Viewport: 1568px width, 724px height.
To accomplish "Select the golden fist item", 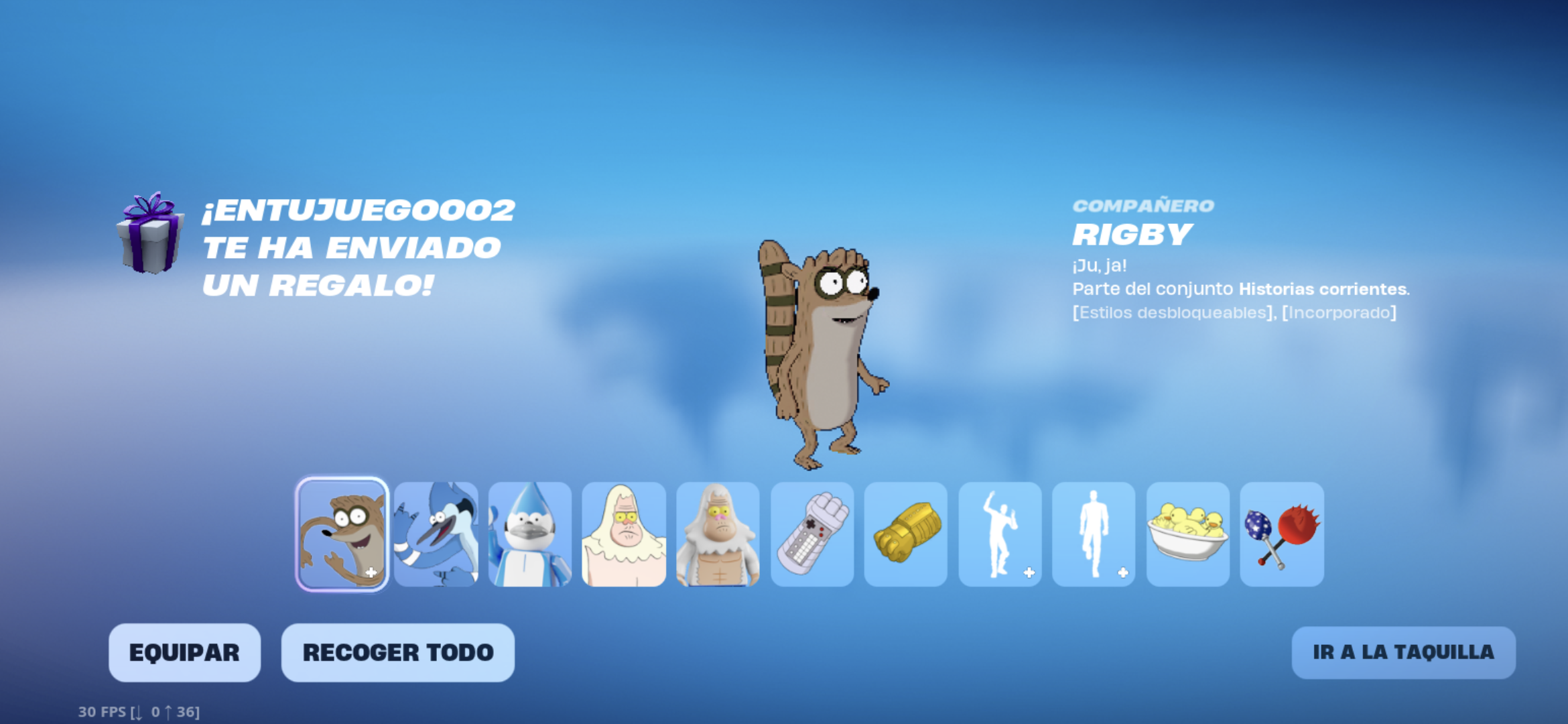I will tap(906, 534).
